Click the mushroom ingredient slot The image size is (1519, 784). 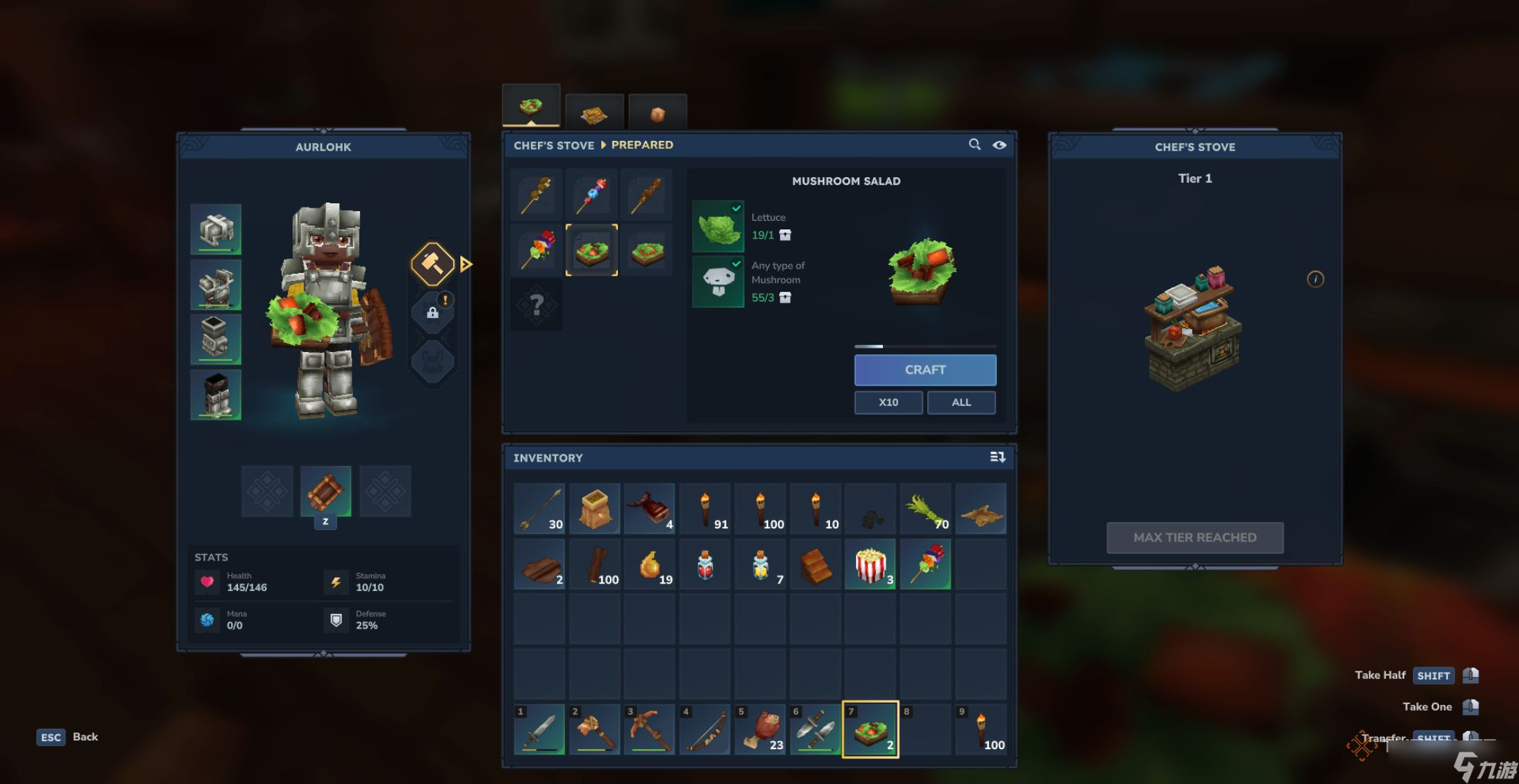click(x=718, y=282)
